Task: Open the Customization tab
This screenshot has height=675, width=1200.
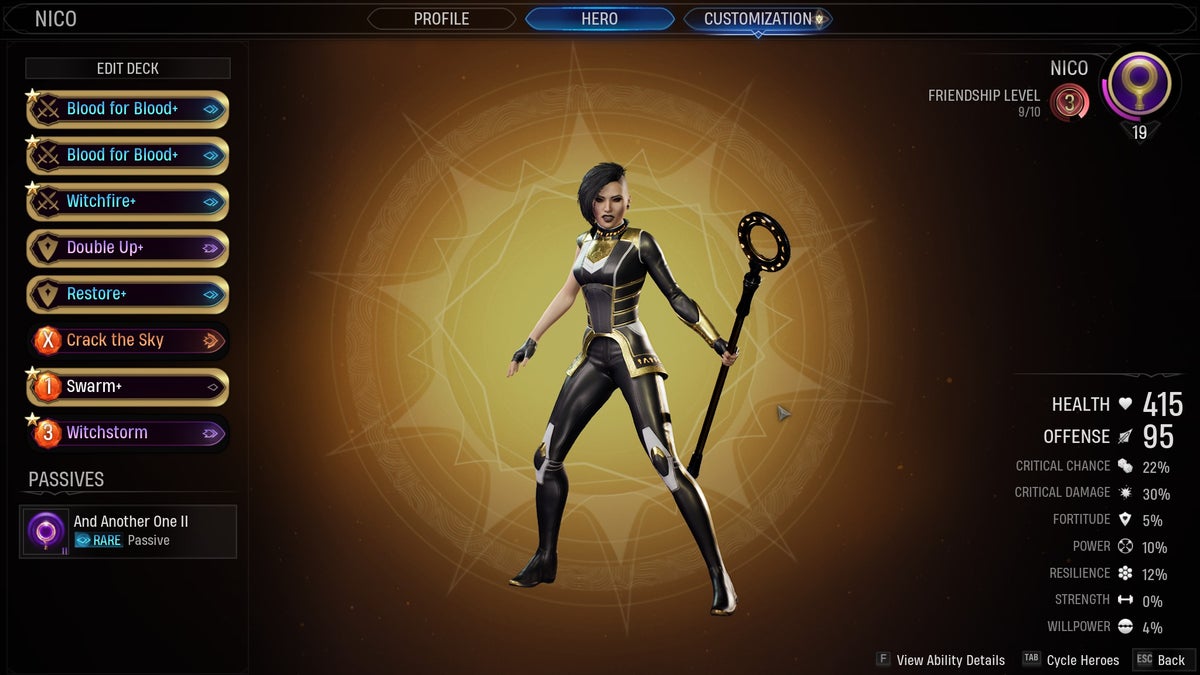Action: pyautogui.click(x=757, y=19)
